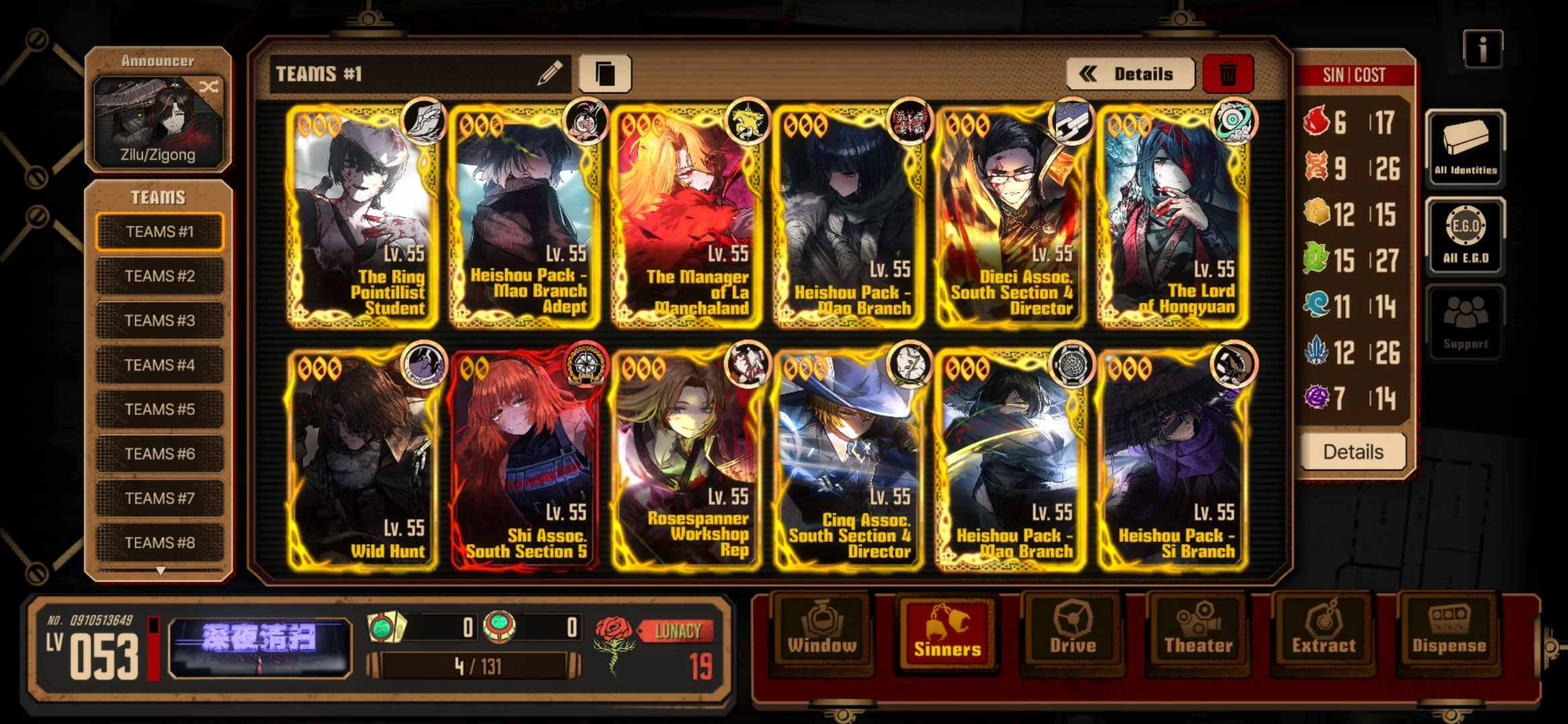Screen dimensions: 1568x724
Task: Click the trash icon to delete the team
Action: point(1230,74)
